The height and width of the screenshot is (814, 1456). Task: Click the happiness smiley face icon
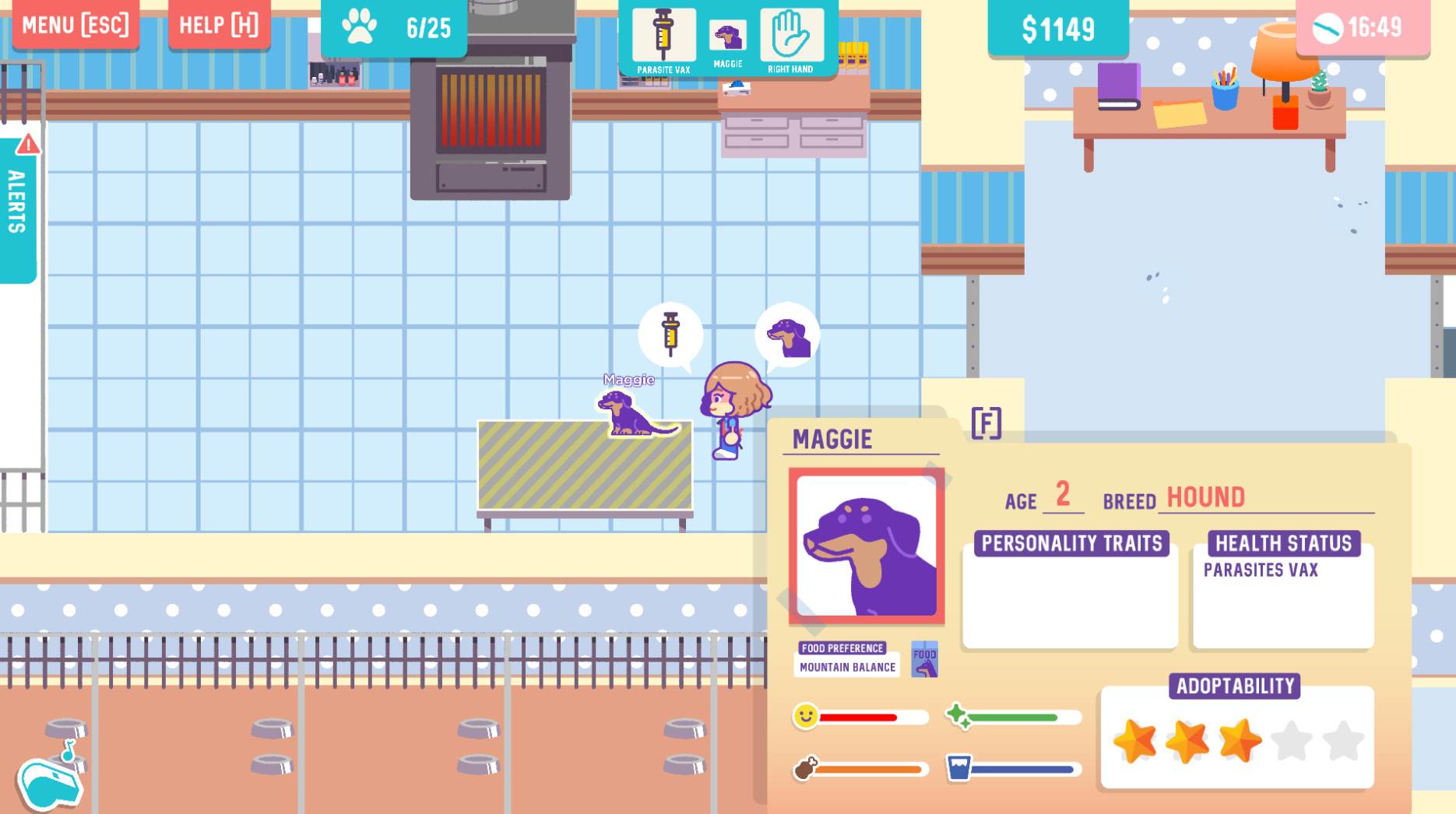pos(807,717)
